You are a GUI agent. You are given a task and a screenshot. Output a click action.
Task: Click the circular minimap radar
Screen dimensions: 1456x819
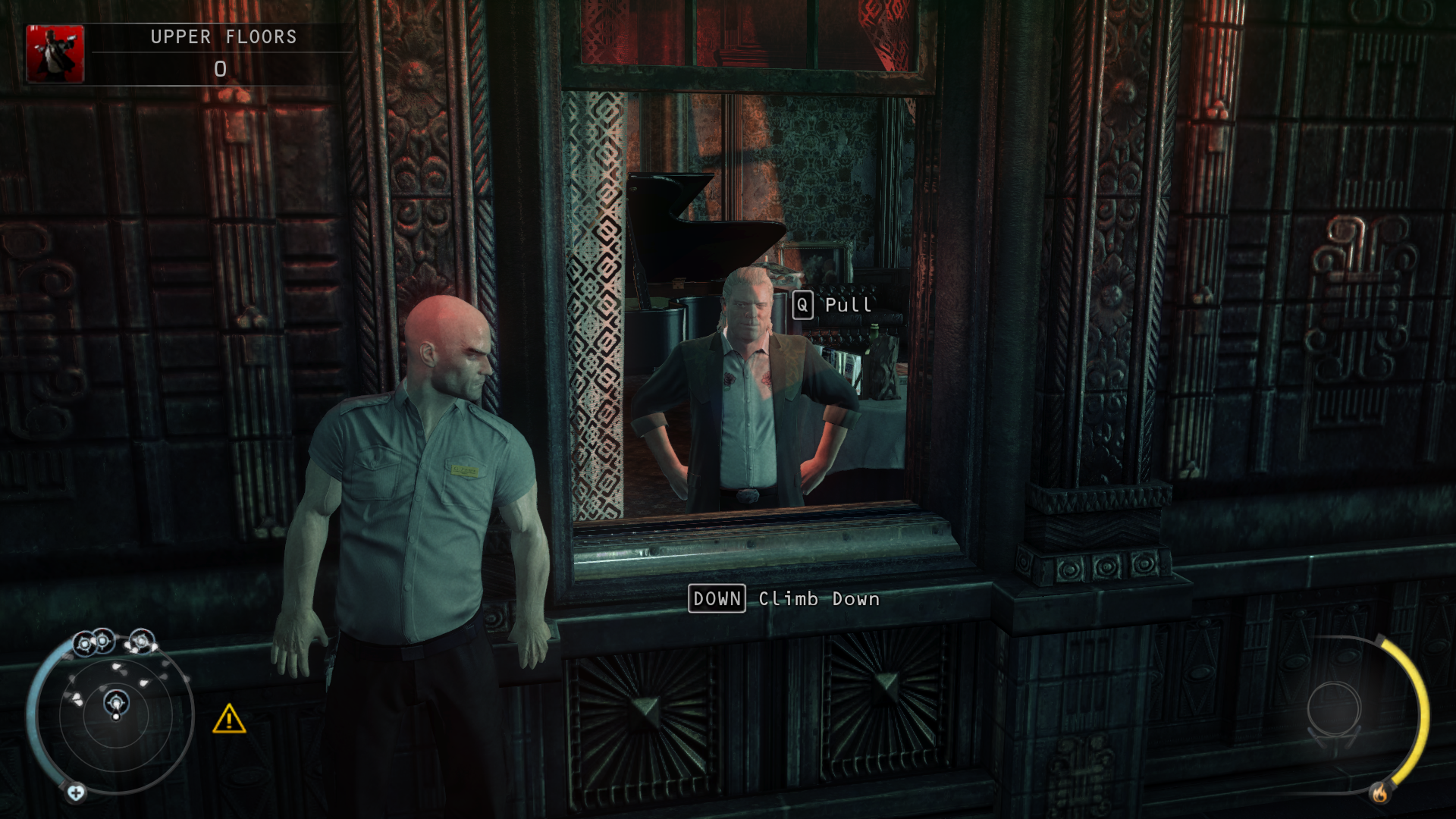coord(115,713)
